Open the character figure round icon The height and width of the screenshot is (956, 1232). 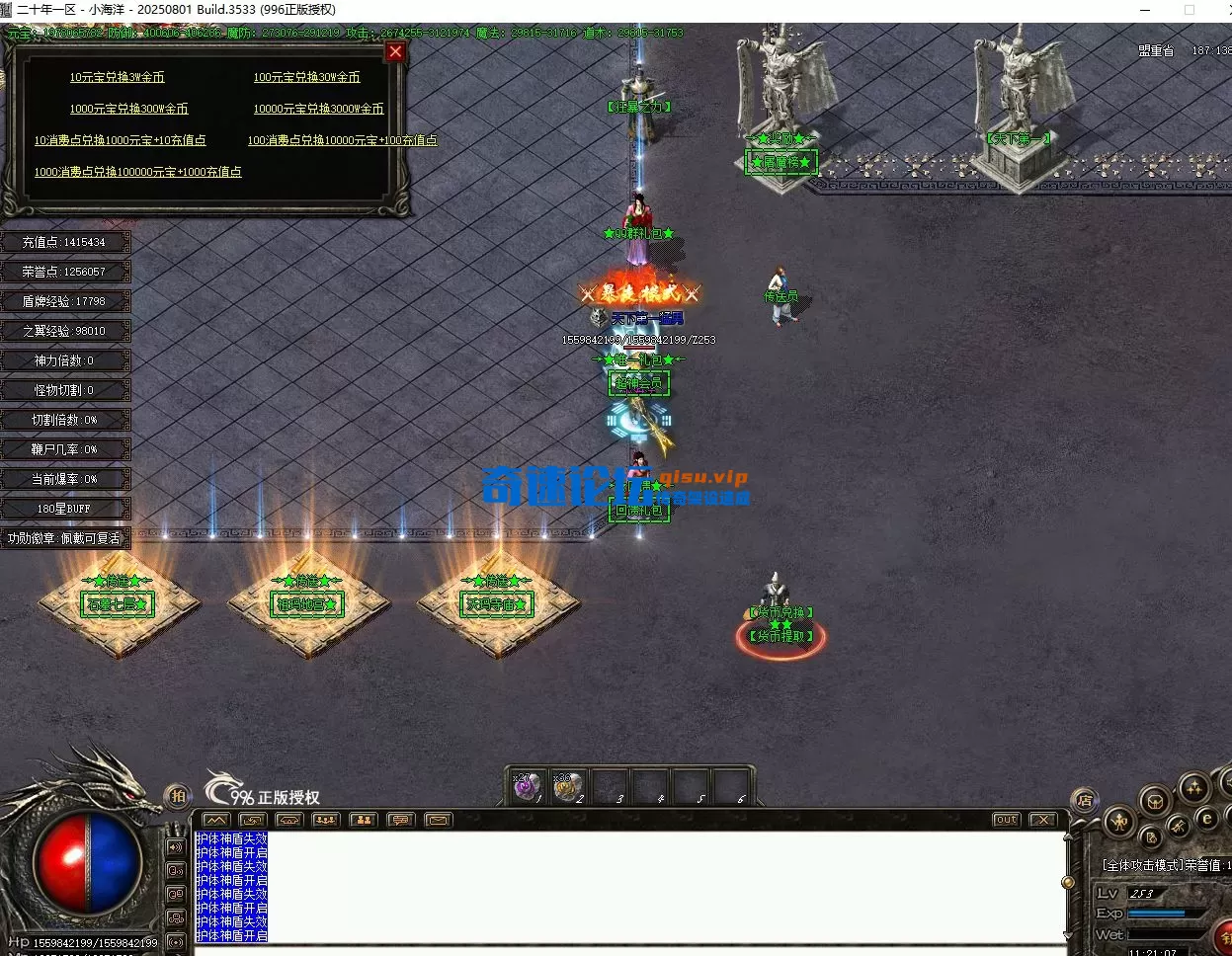tap(1118, 821)
